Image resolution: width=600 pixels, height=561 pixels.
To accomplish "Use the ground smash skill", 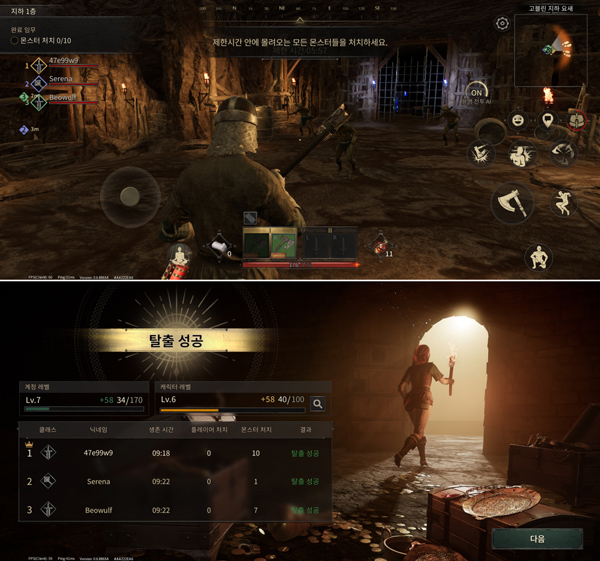I will (x=481, y=153).
